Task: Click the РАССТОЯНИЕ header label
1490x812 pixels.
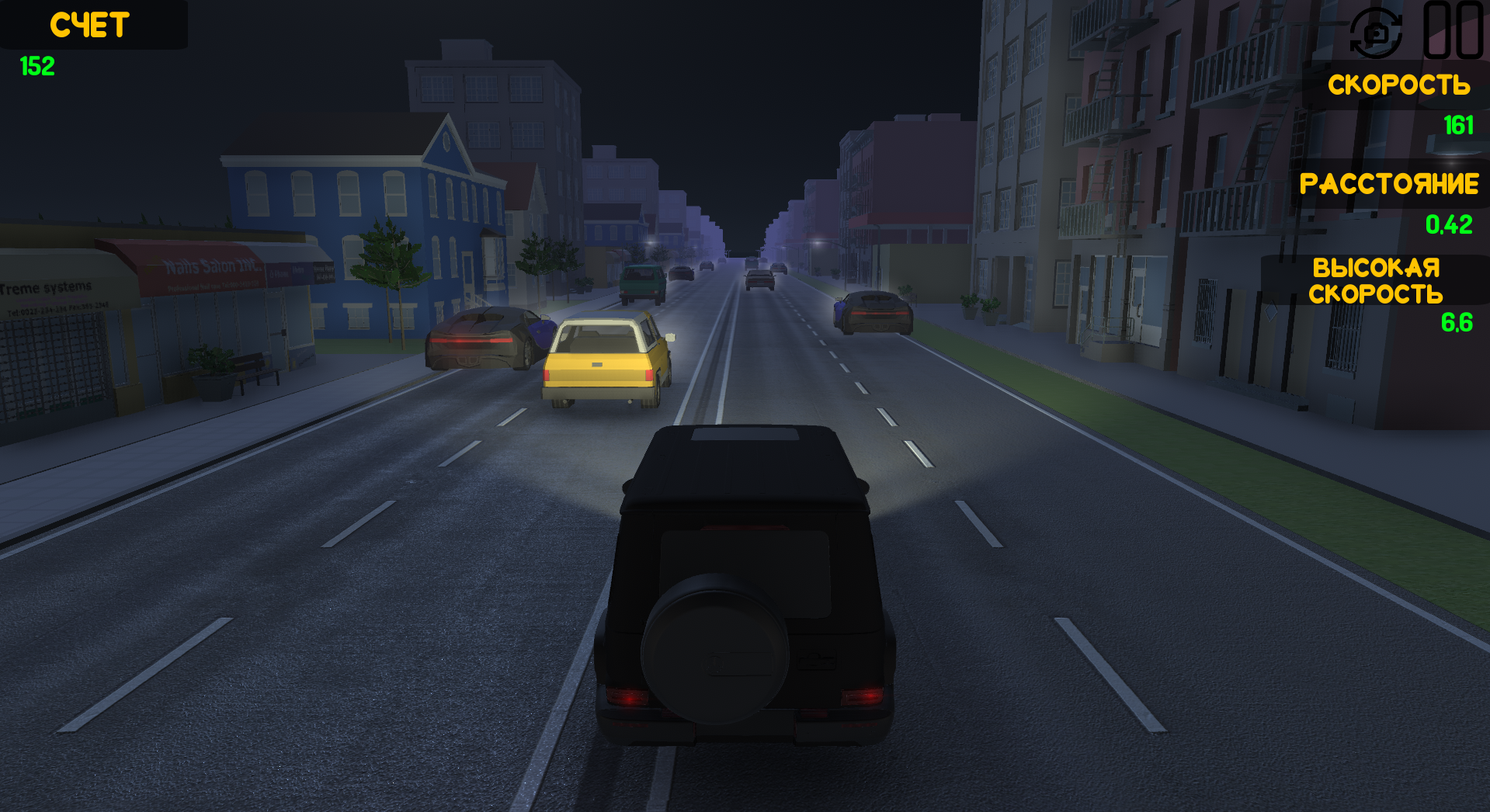Action: pos(1390,185)
